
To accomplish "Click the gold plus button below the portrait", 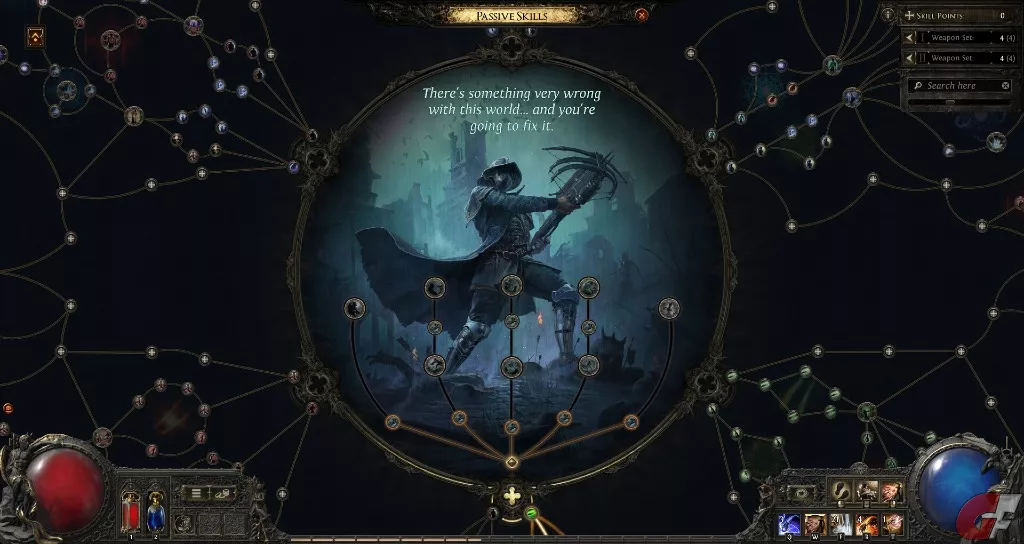I will 512,496.
